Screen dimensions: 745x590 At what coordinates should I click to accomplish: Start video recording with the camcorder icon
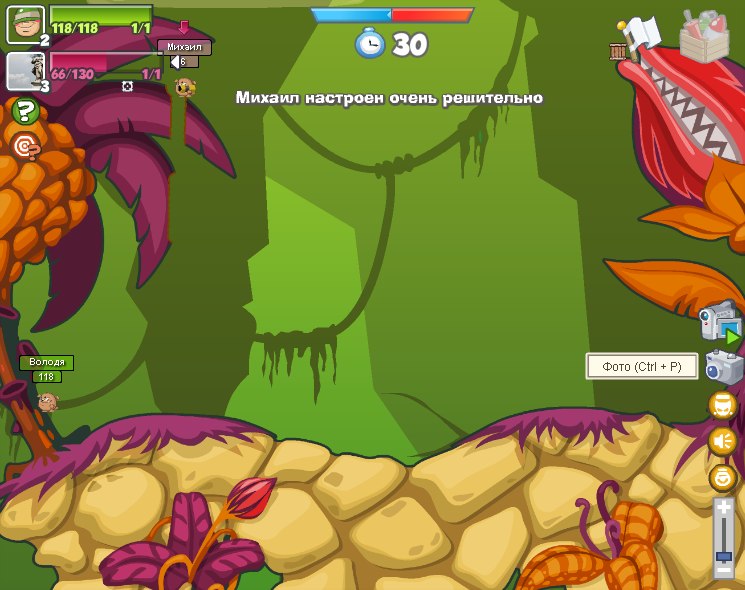coord(720,322)
